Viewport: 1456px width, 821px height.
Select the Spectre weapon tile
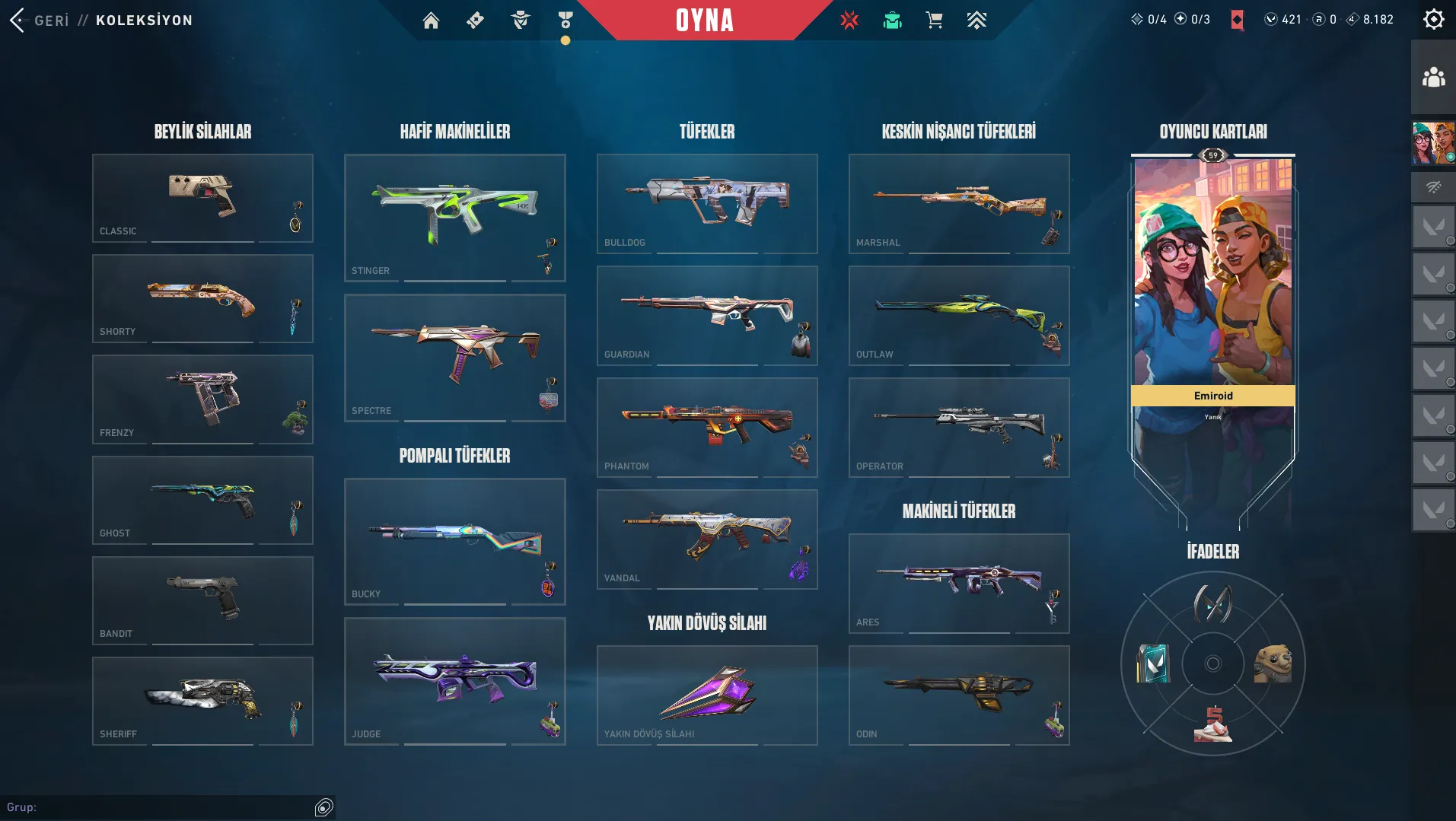[454, 358]
